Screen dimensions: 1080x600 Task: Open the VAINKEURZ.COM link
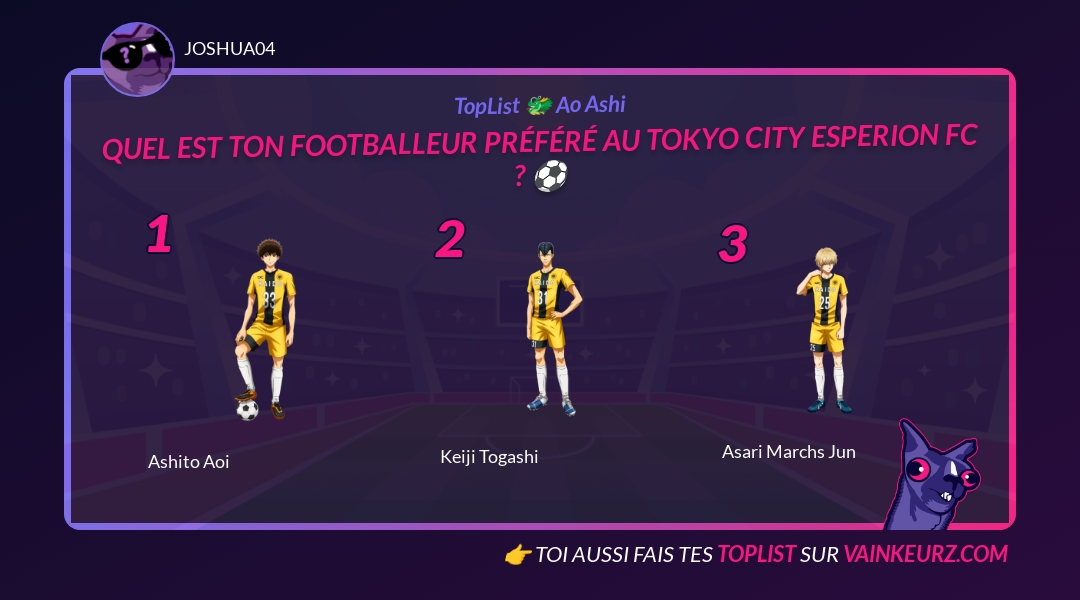click(x=925, y=554)
